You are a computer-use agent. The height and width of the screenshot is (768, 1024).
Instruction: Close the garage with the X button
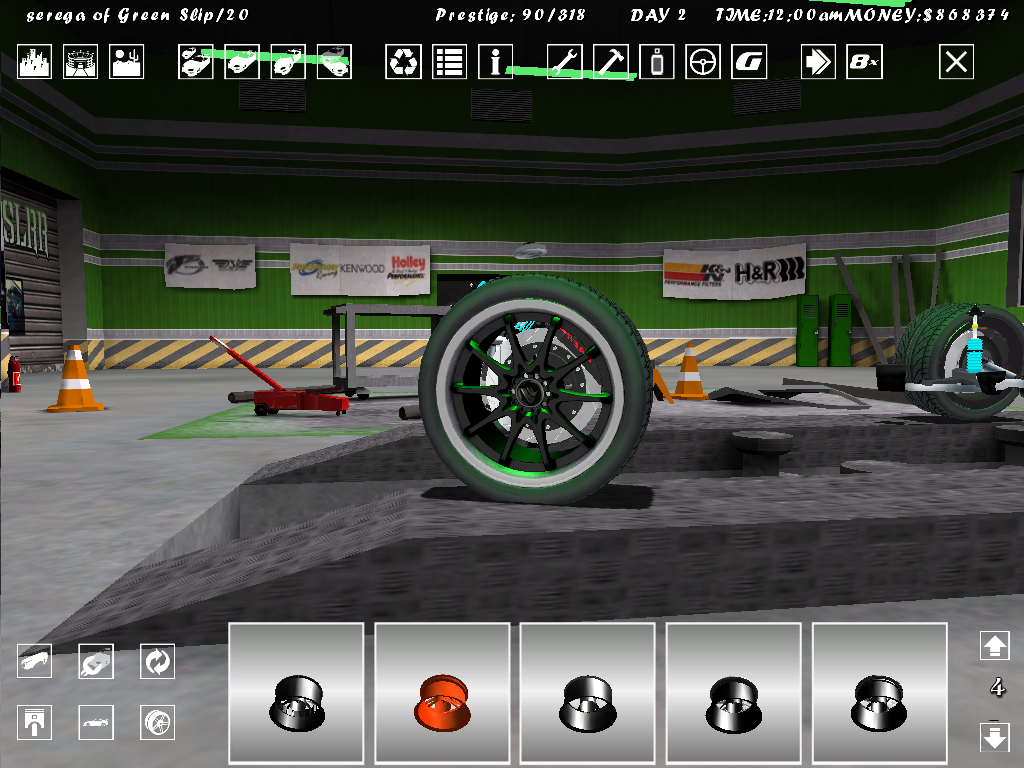(x=956, y=62)
